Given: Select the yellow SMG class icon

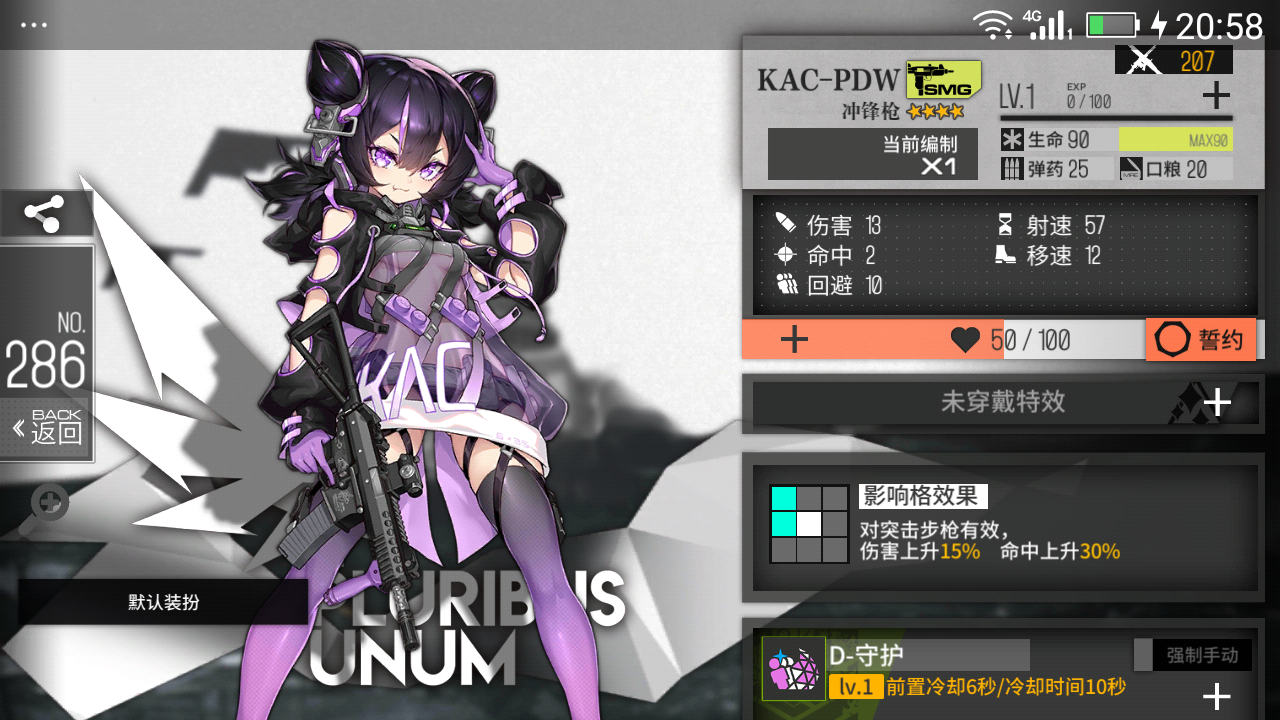Looking at the screenshot, I should tap(941, 78).
